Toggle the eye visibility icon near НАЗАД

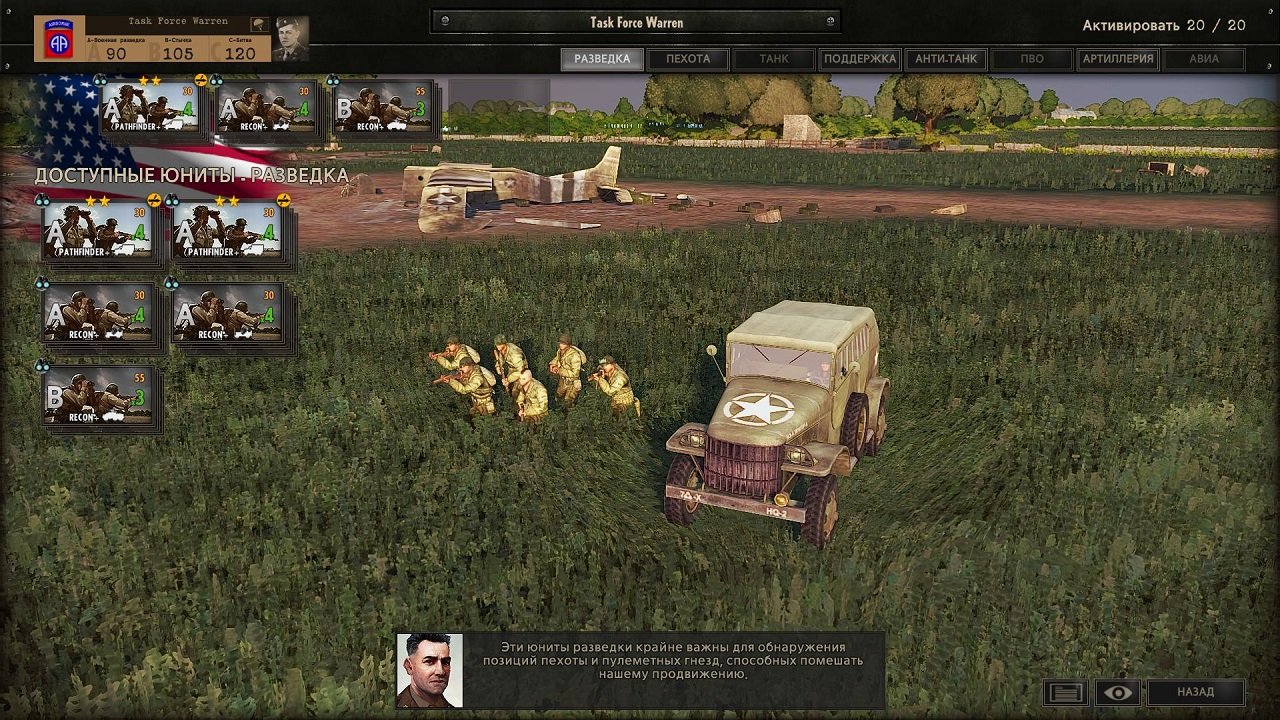pyautogui.click(x=1117, y=691)
